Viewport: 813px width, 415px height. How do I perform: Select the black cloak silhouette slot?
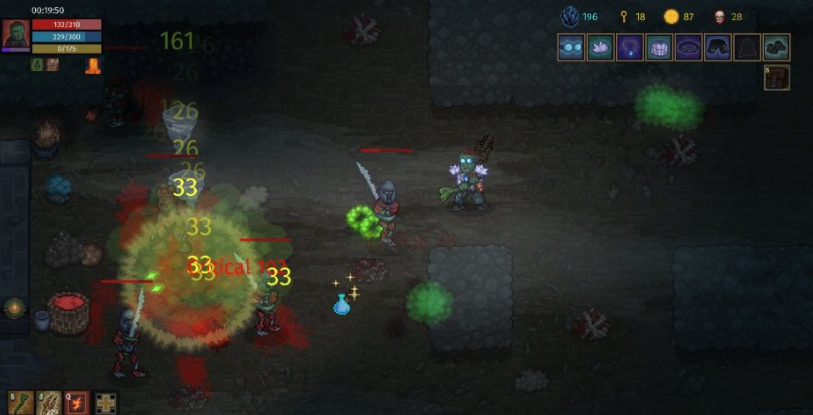[747, 47]
